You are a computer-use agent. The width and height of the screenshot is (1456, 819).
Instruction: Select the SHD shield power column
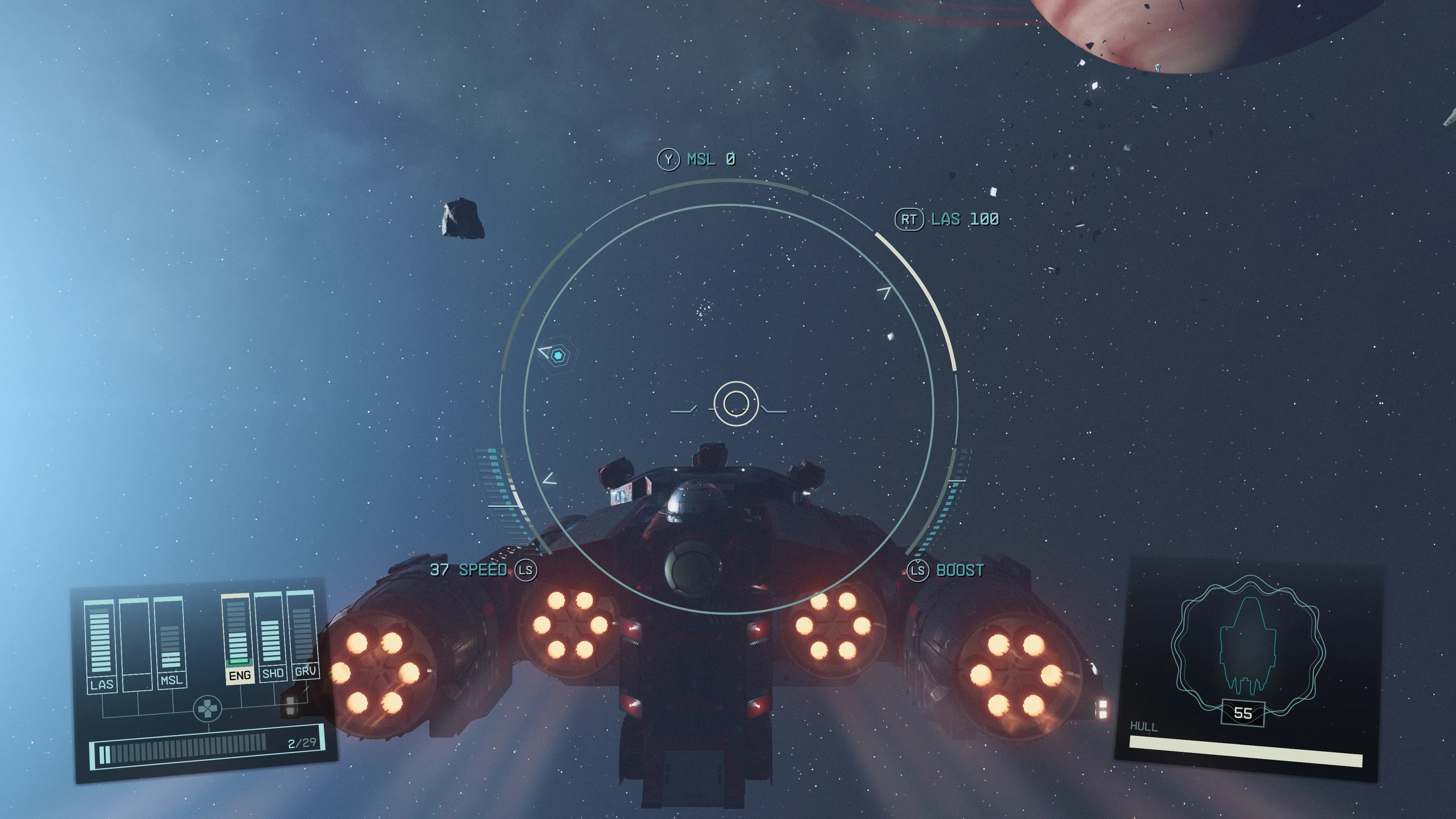point(271,637)
